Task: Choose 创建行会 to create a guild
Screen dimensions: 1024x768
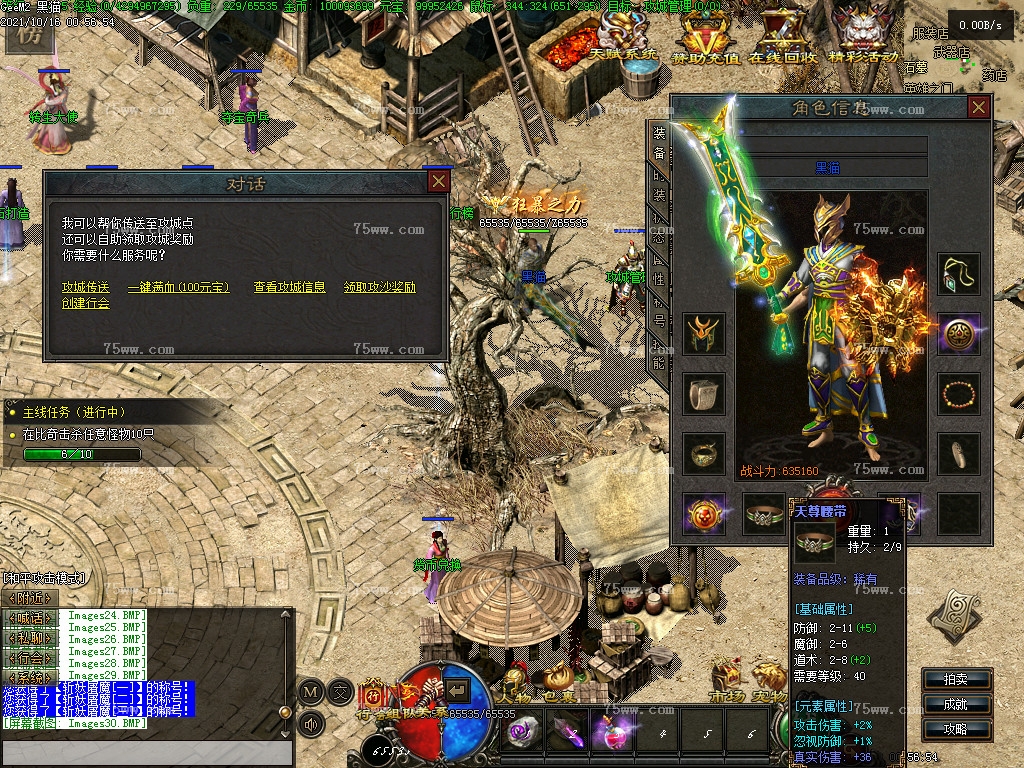Action: (85, 303)
